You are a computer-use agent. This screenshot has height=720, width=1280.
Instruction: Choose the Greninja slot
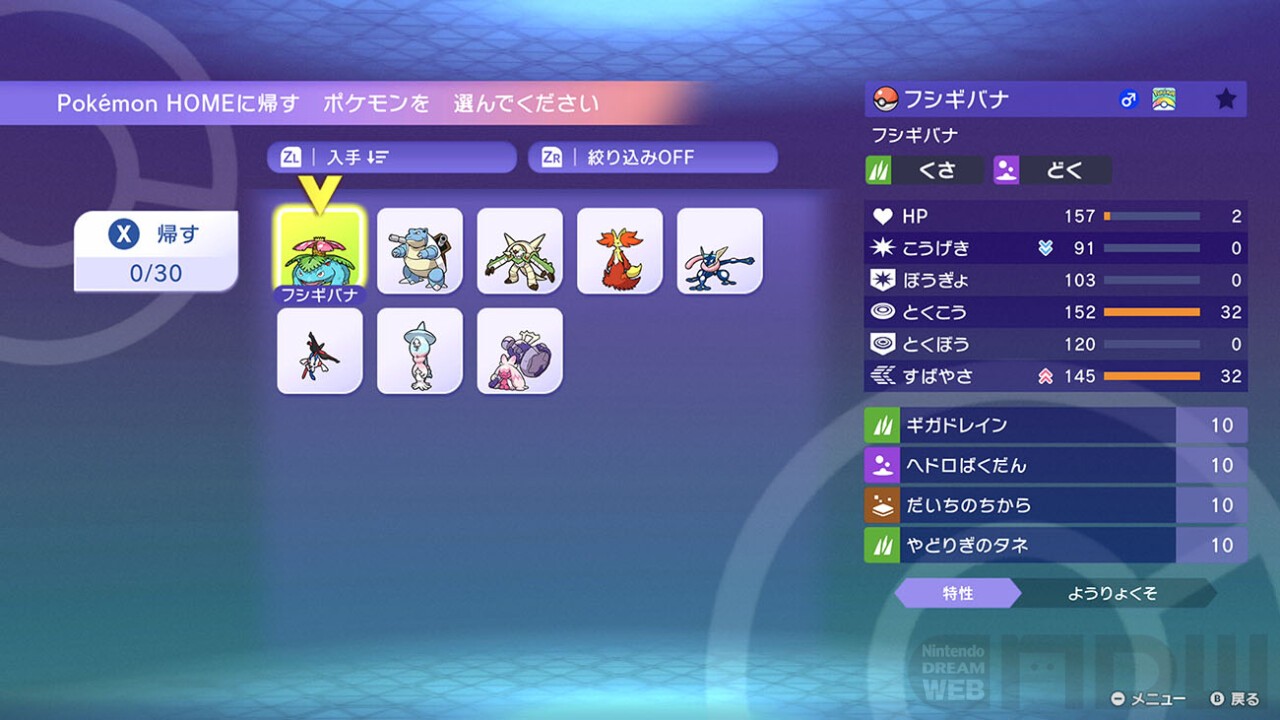click(x=720, y=250)
